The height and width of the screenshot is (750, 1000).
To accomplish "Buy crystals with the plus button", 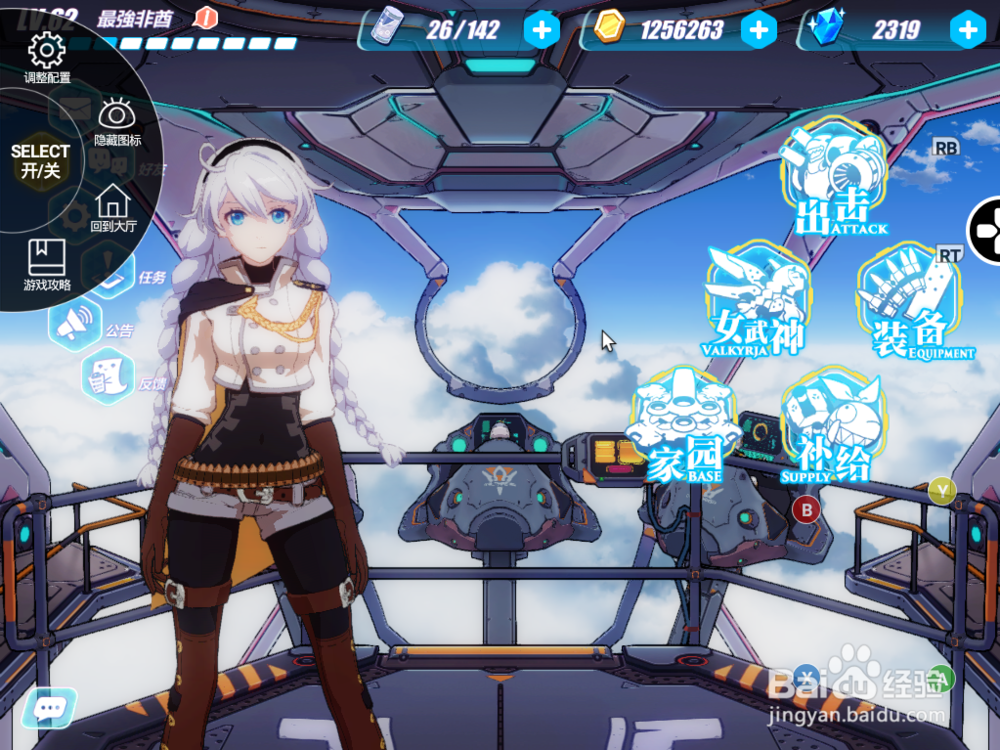I will [968, 30].
